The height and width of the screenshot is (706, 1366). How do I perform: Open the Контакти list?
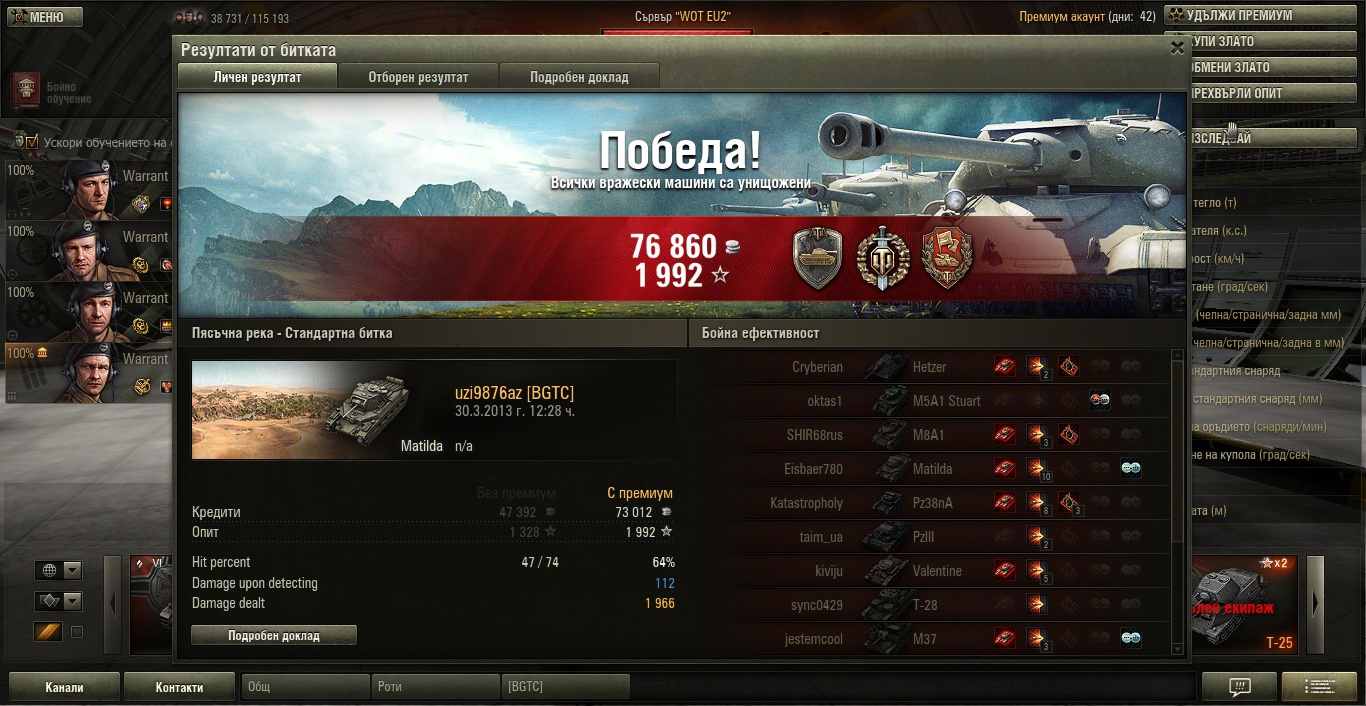tap(179, 687)
